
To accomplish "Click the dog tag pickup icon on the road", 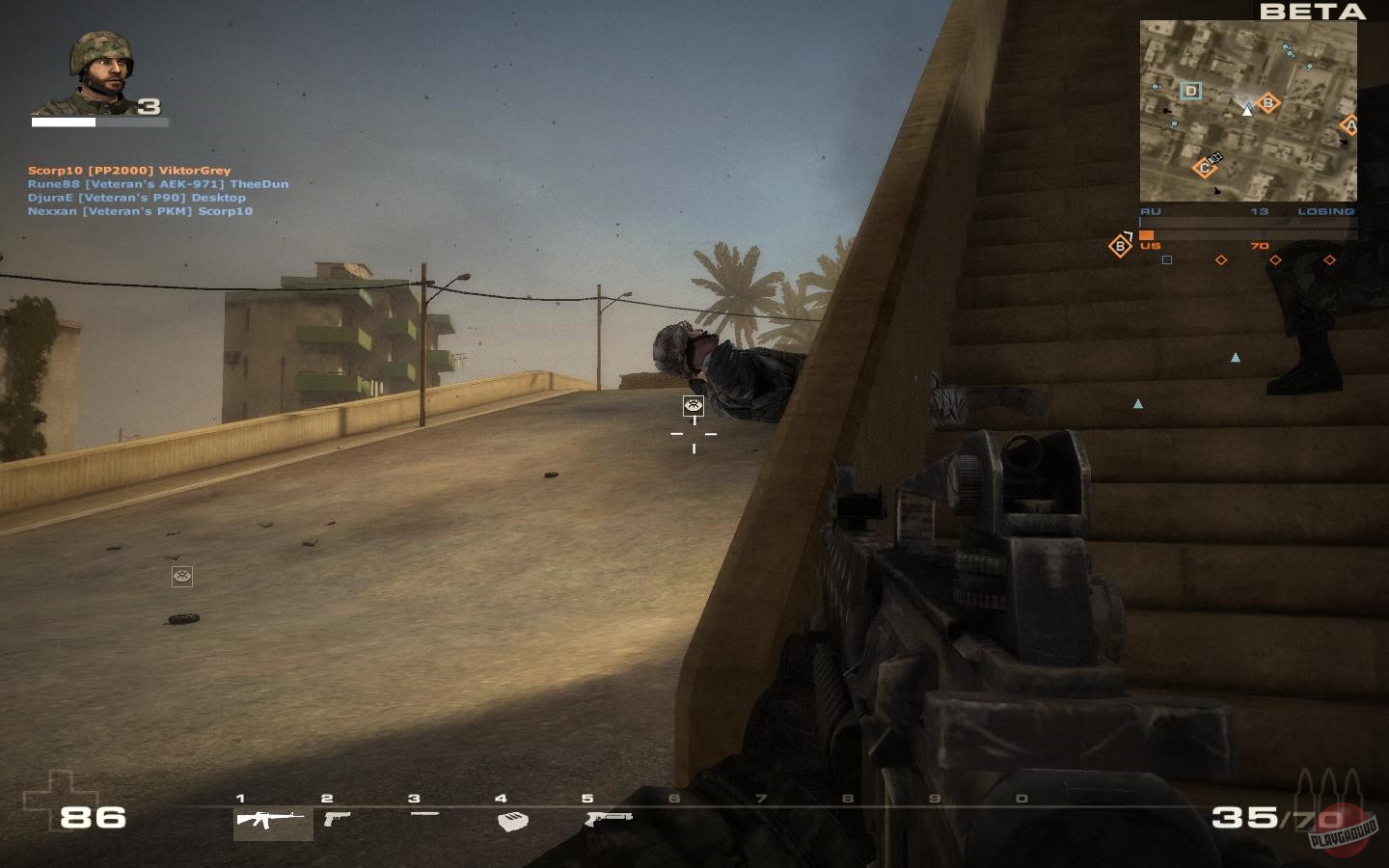I will tap(180, 576).
